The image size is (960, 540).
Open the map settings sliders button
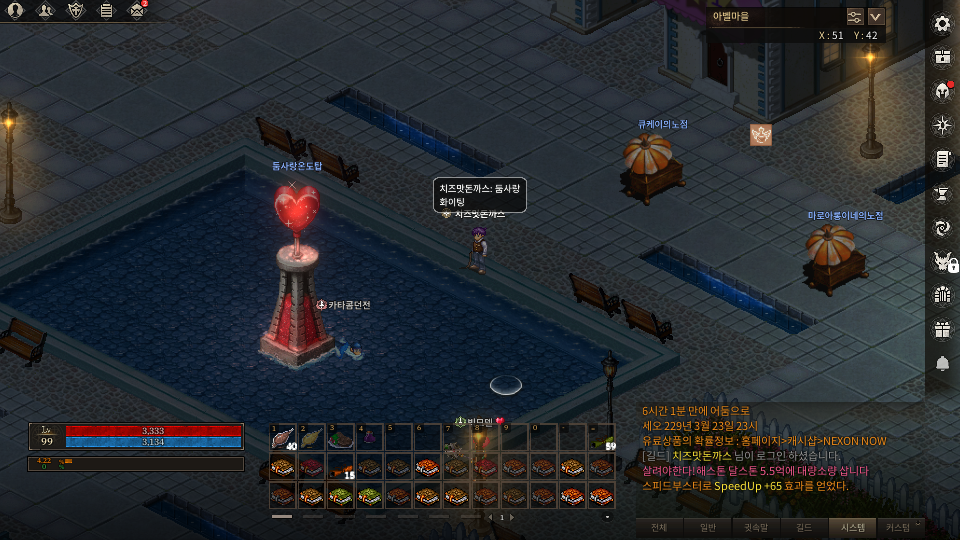click(854, 16)
